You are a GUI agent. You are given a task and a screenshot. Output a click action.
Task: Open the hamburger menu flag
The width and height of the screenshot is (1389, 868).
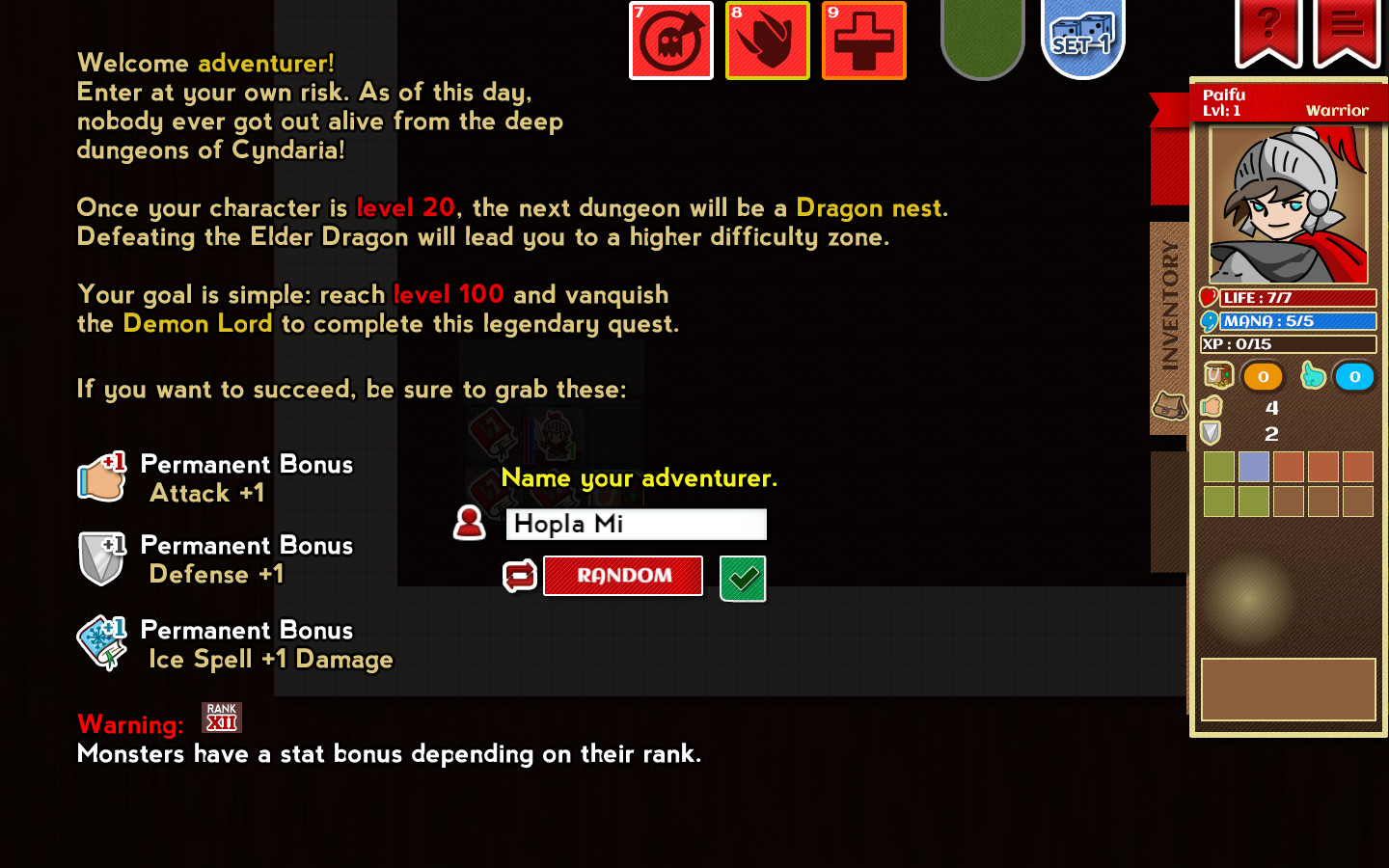tap(1345, 29)
